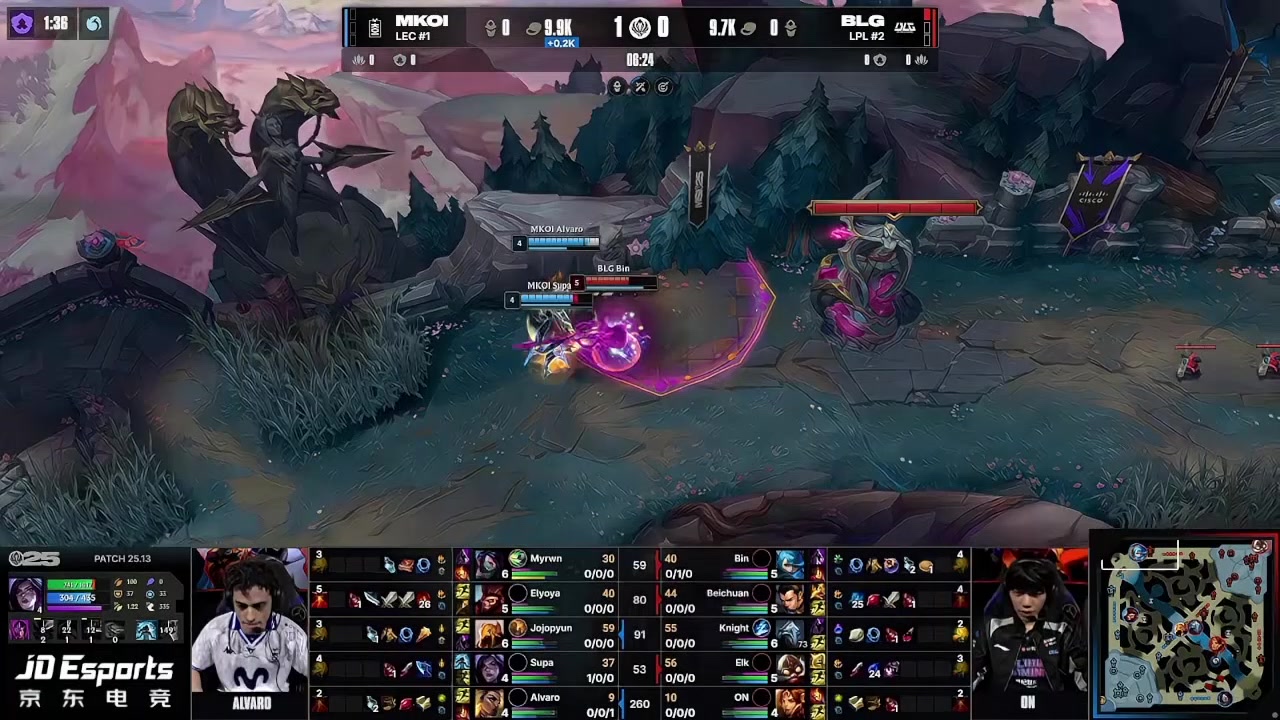Click the MKOI team logo

[x=375, y=28]
